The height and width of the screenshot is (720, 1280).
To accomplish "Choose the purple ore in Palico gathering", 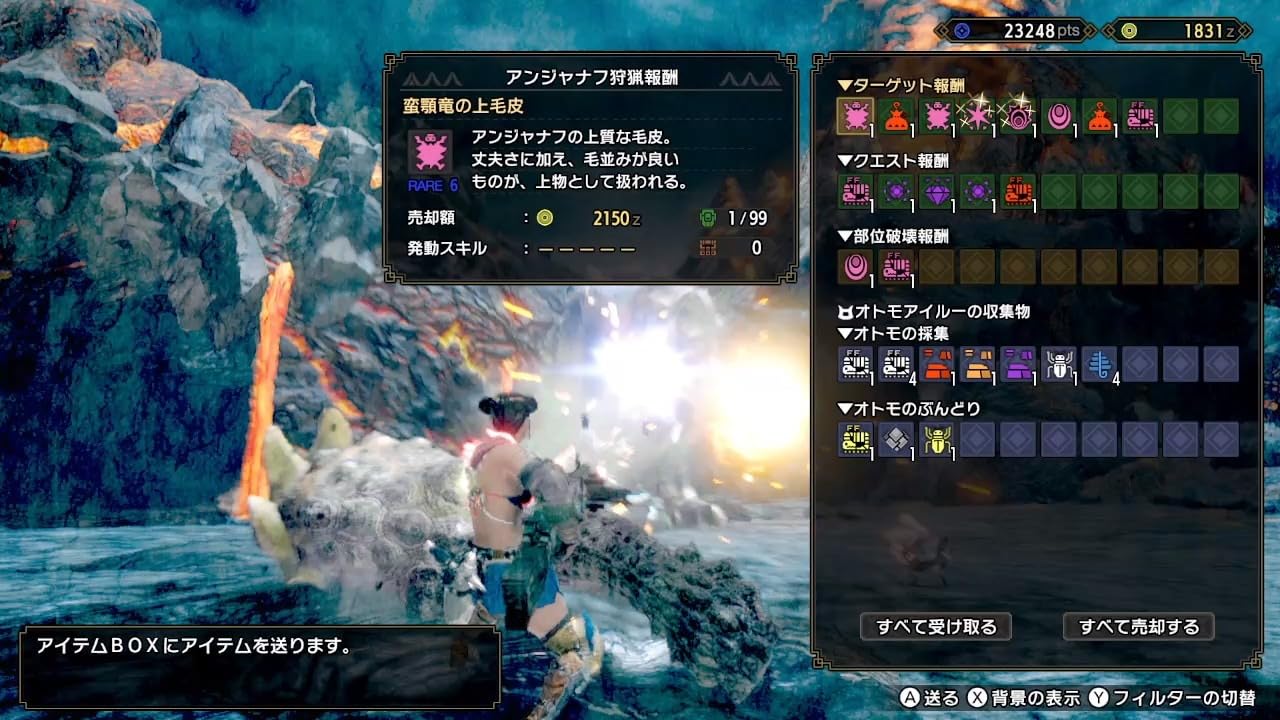I will coord(1018,364).
